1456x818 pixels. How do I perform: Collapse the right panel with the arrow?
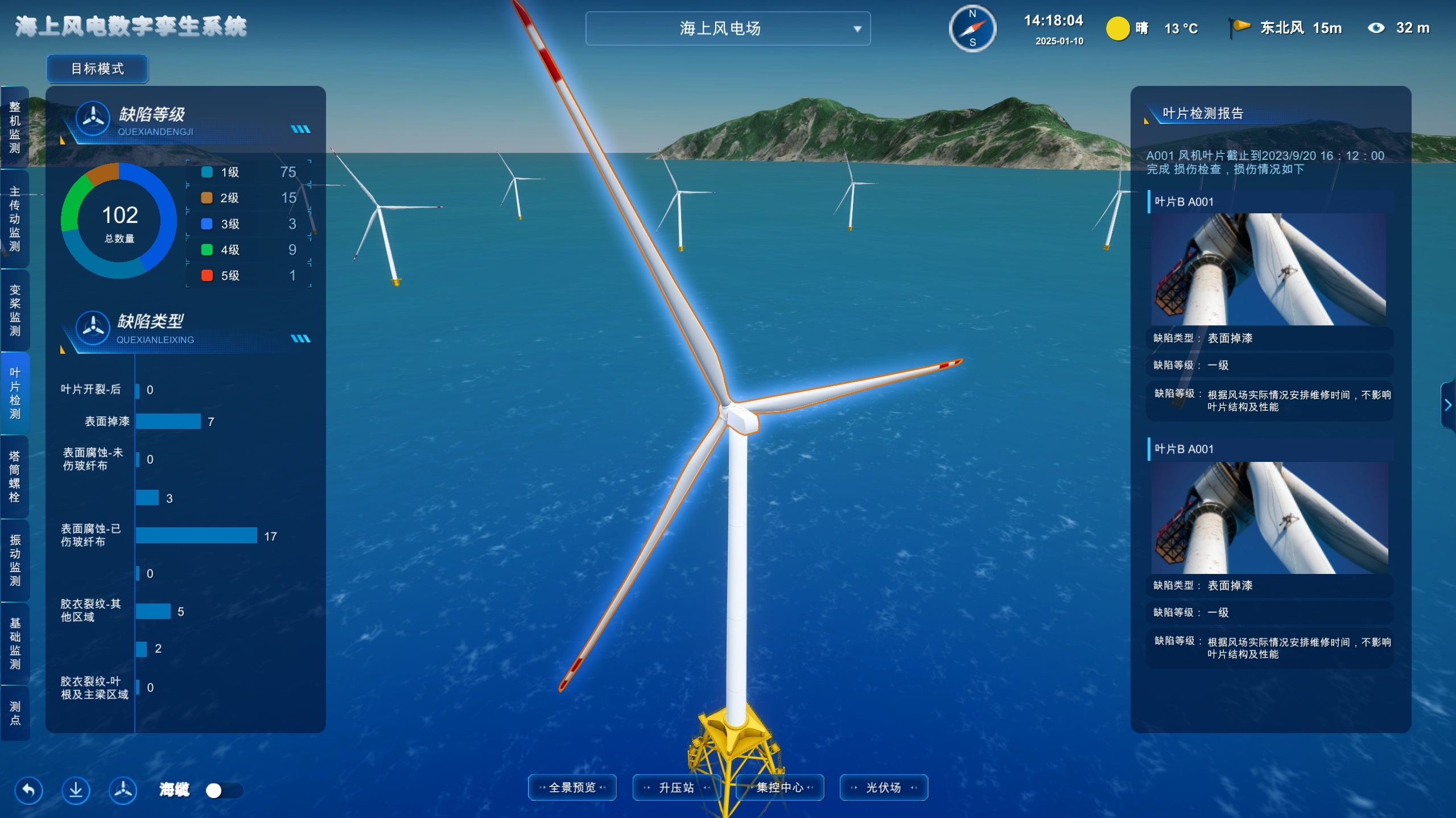tap(1448, 405)
